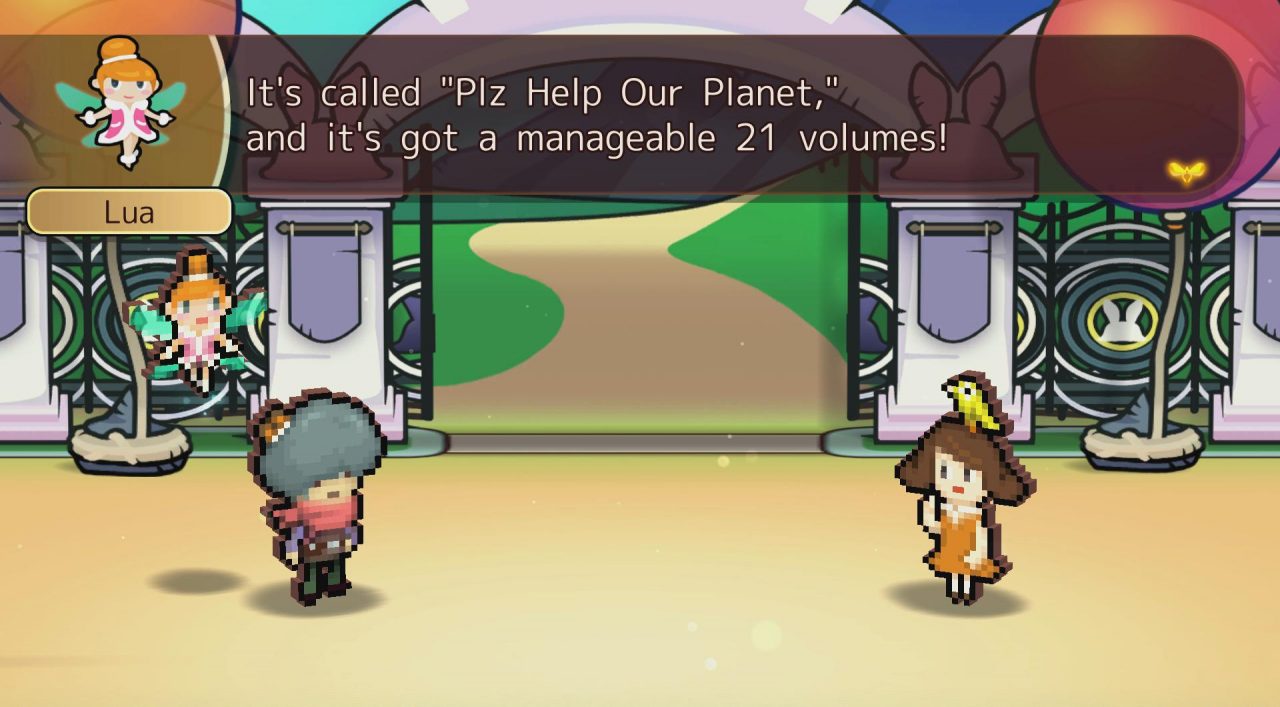Image resolution: width=1280 pixels, height=707 pixels.
Task: Advance dialogue with the golden fairy indicator
Action: click(1185, 172)
